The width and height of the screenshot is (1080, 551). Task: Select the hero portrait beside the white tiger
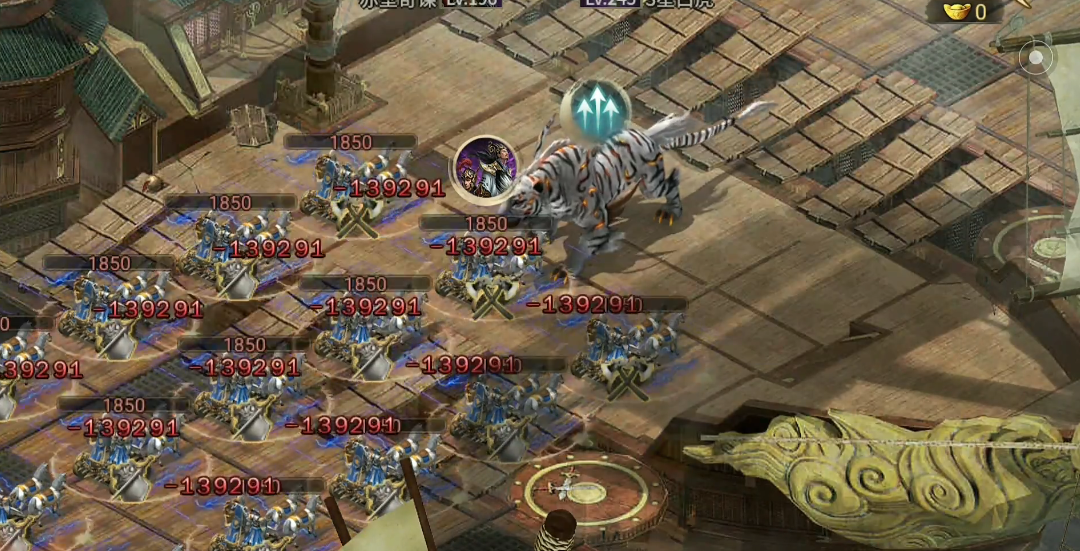pyautogui.click(x=485, y=167)
